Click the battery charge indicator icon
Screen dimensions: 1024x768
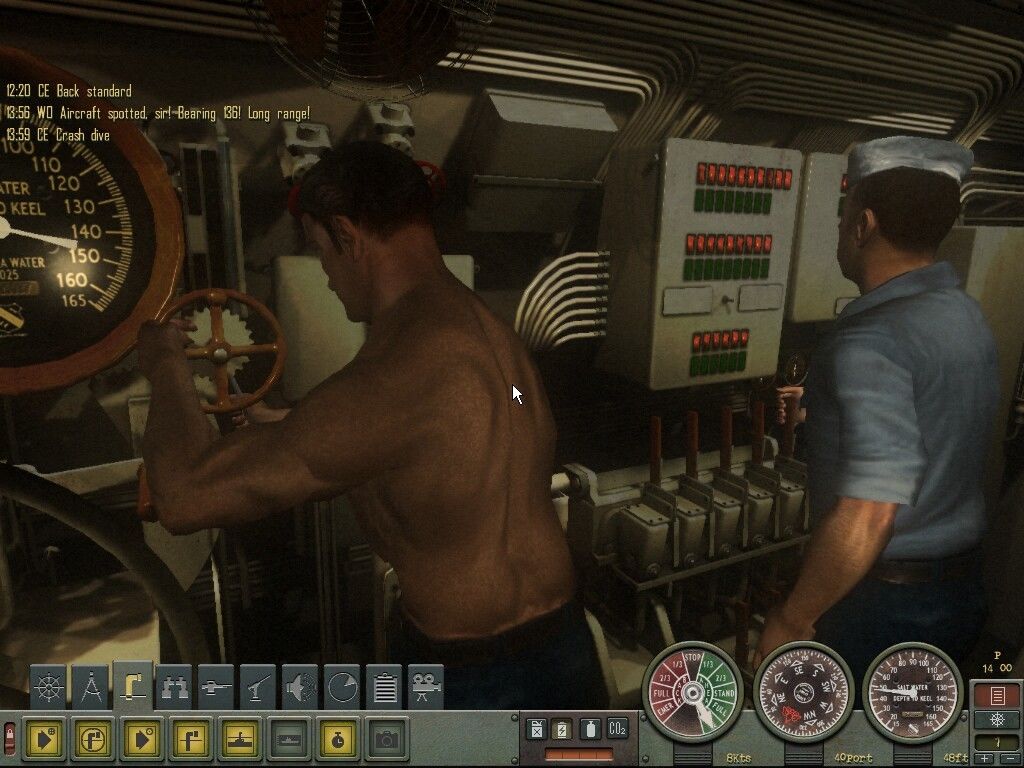[563, 729]
